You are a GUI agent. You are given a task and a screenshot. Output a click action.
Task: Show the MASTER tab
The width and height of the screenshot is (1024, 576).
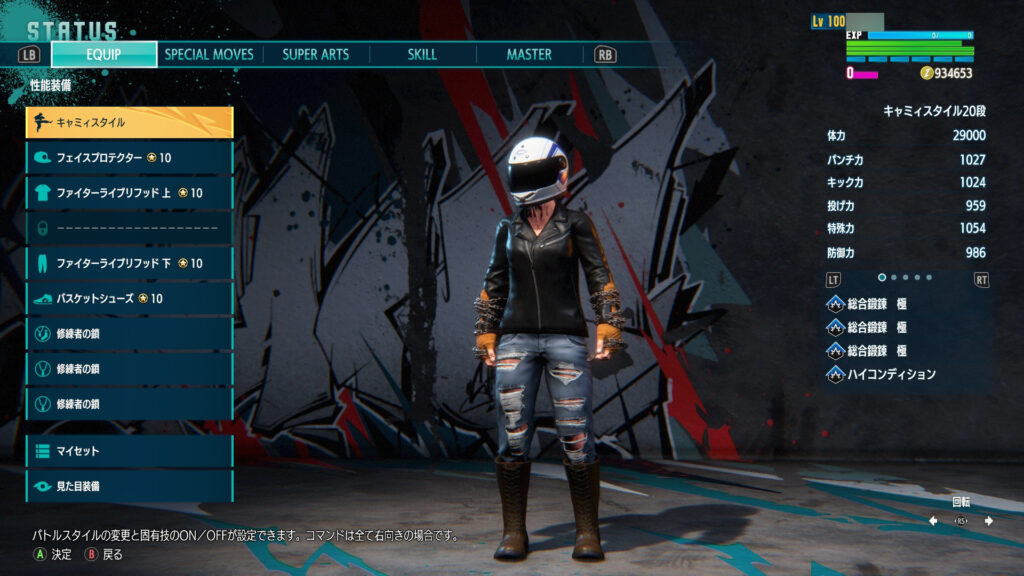pos(529,54)
